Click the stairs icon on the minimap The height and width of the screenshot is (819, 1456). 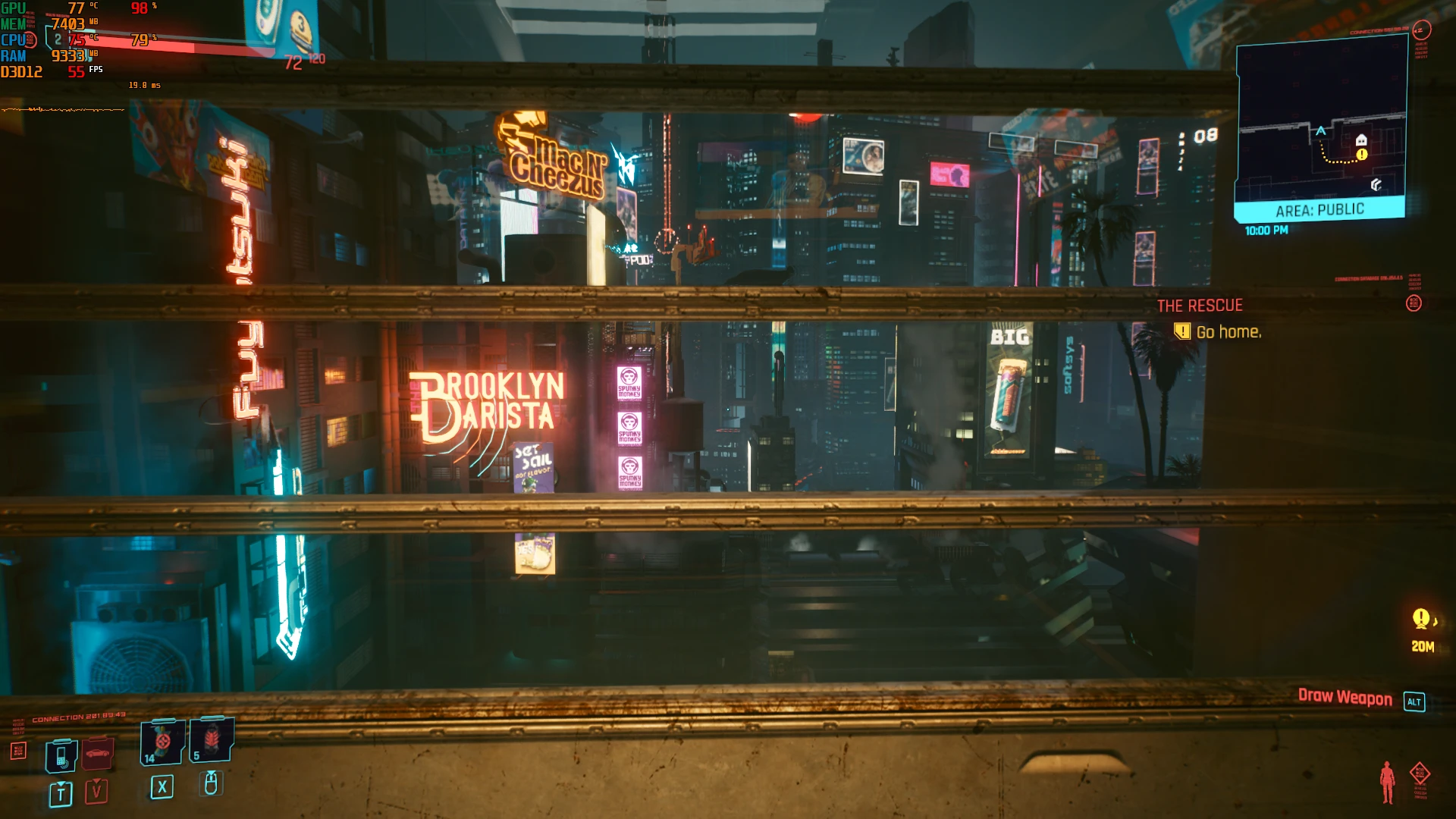[x=1376, y=185]
